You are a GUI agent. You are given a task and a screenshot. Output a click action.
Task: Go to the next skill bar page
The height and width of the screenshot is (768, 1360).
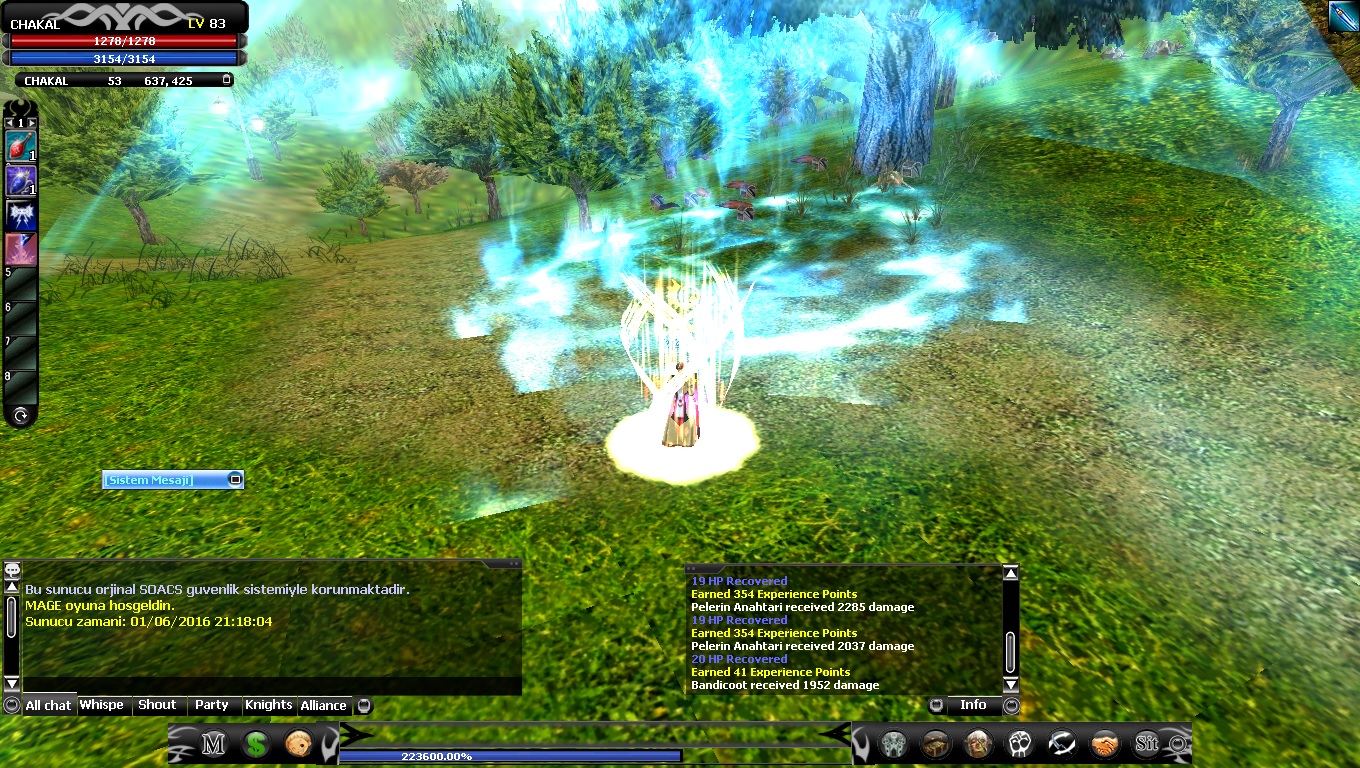click(33, 123)
